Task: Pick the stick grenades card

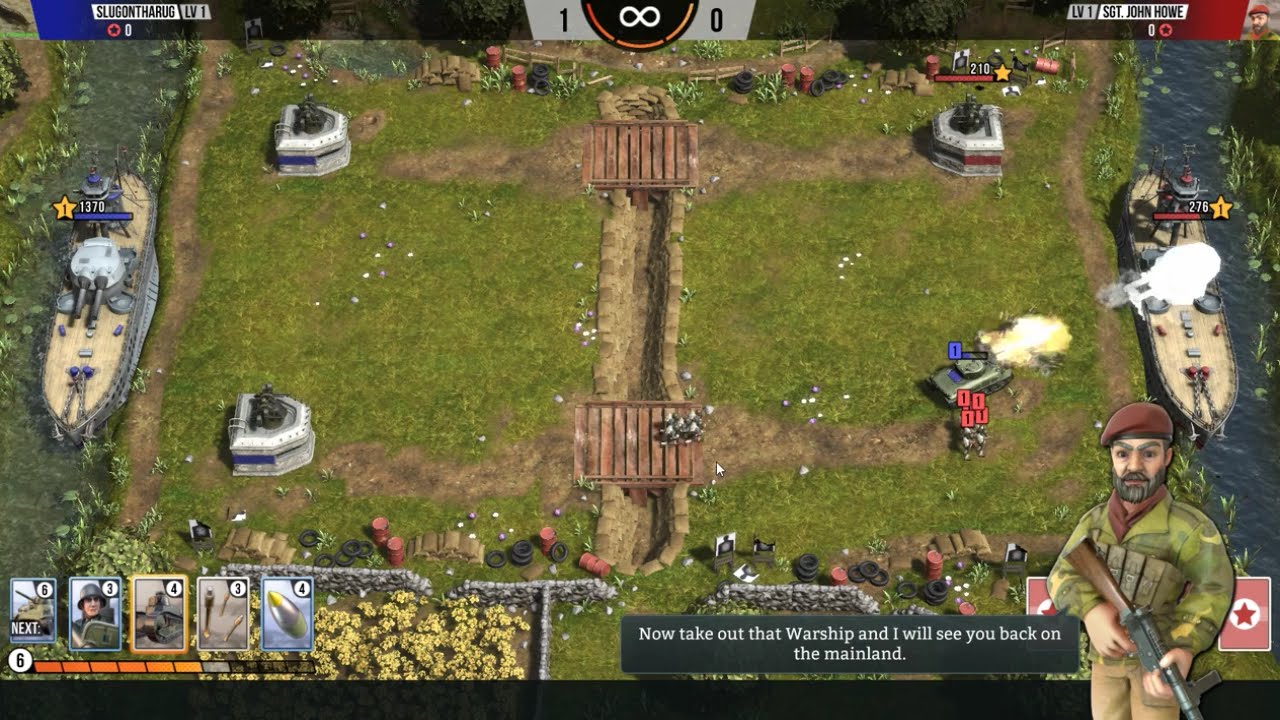Action: 223,614
